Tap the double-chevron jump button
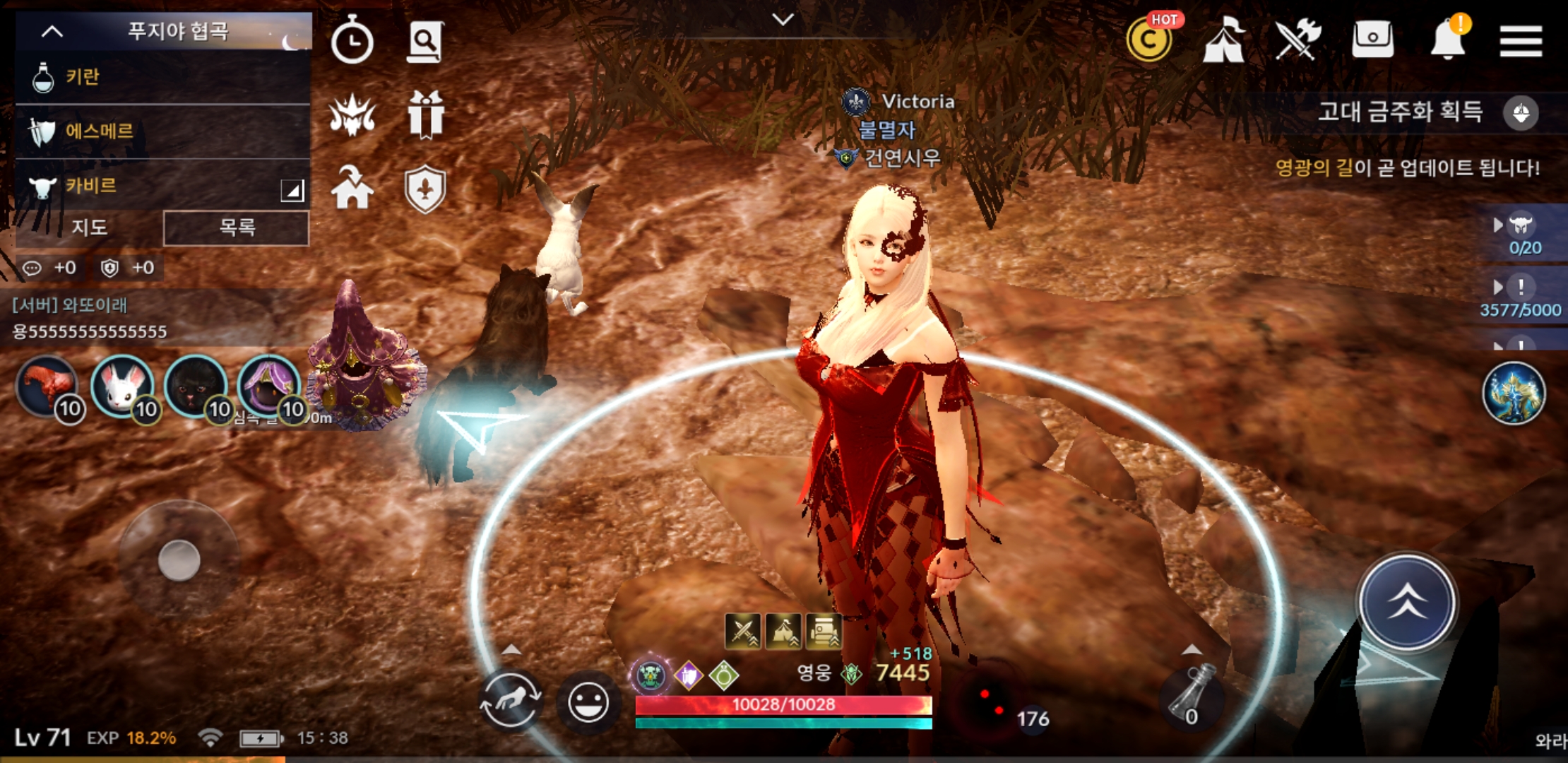Screen dimensions: 1568x763 (1407, 602)
